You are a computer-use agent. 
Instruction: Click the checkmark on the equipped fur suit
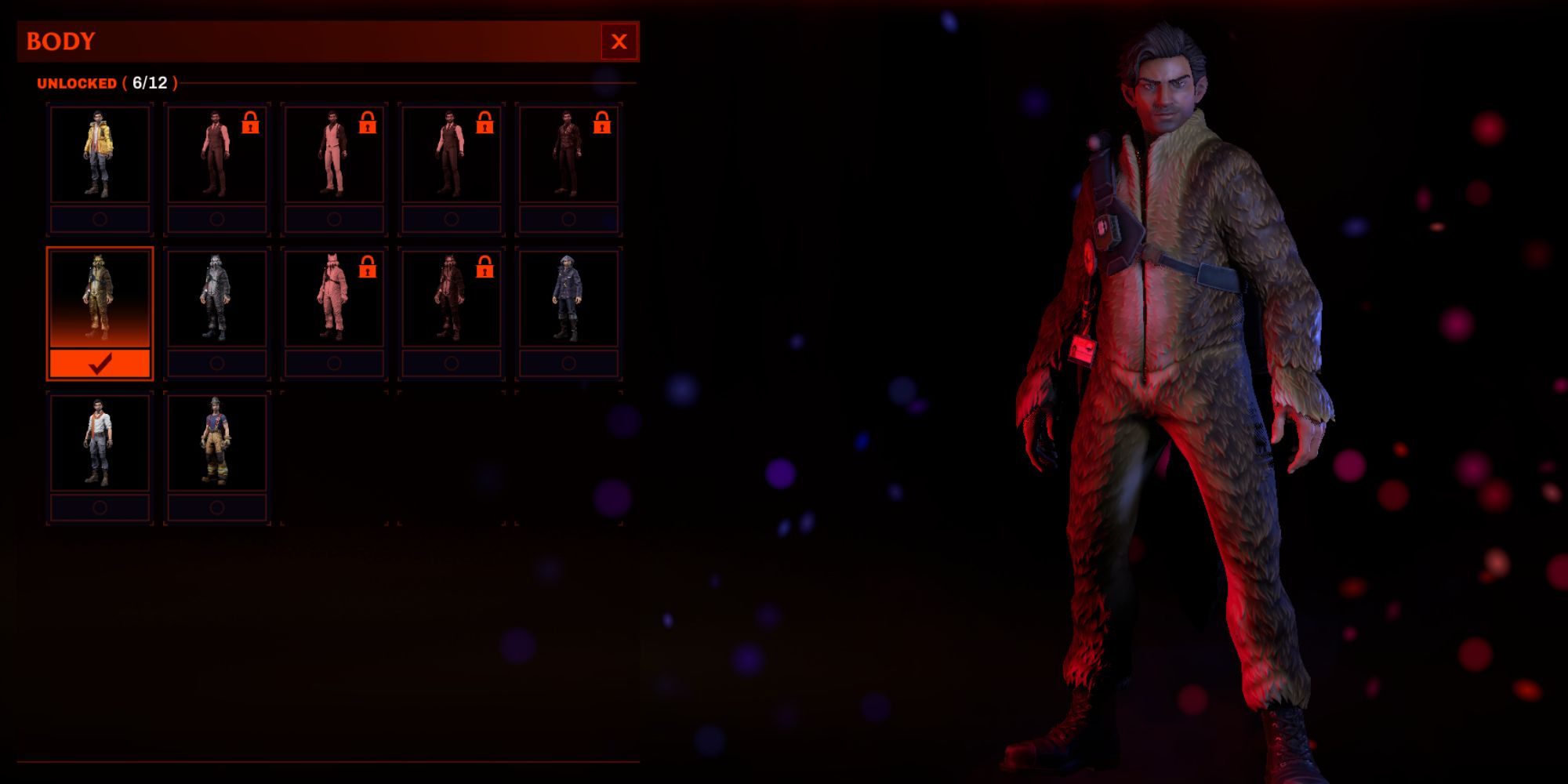100,364
